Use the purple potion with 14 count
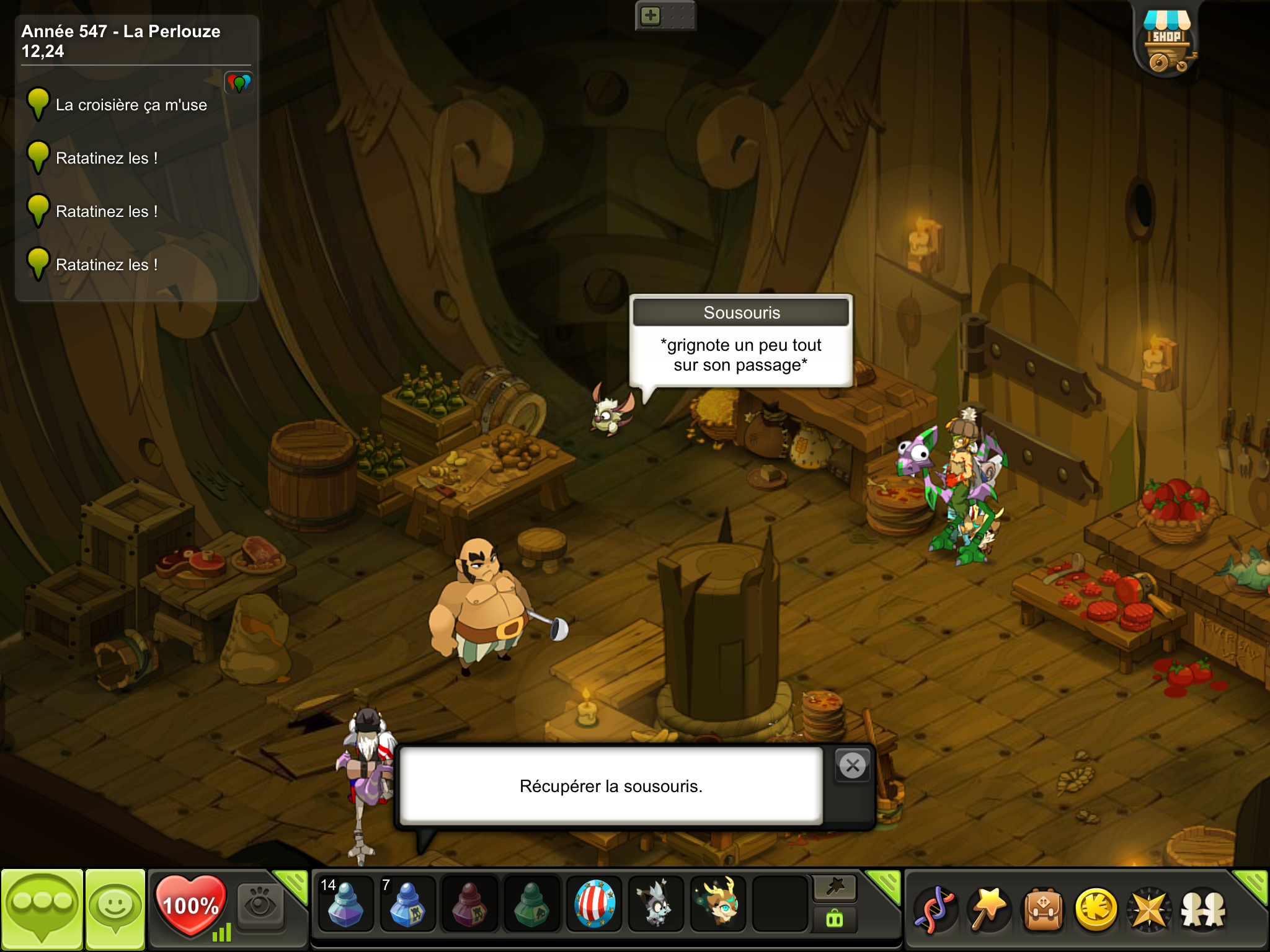Image resolution: width=1270 pixels, height=952 pixels. point(345,904)
